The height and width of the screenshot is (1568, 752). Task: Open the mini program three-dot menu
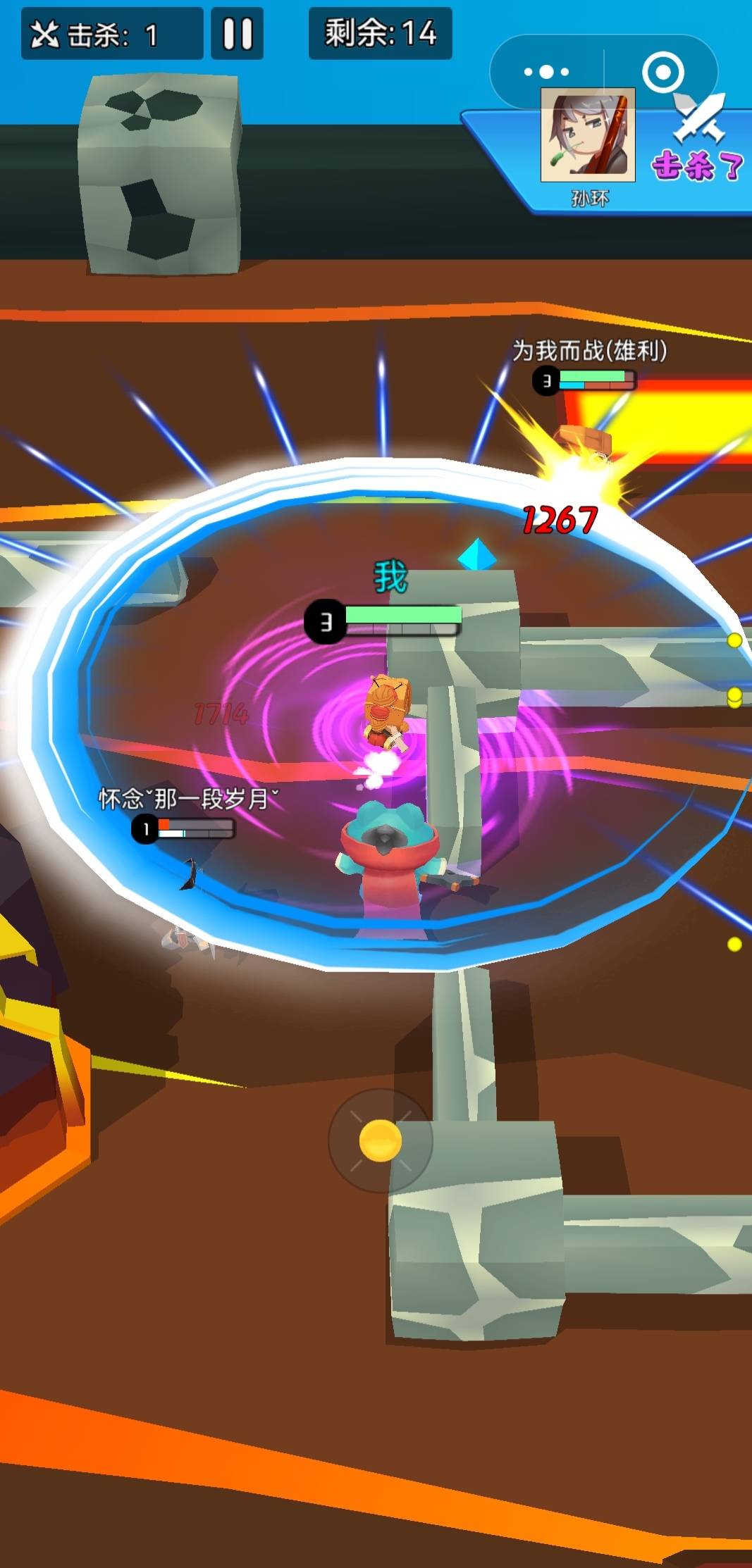[546, 71]
